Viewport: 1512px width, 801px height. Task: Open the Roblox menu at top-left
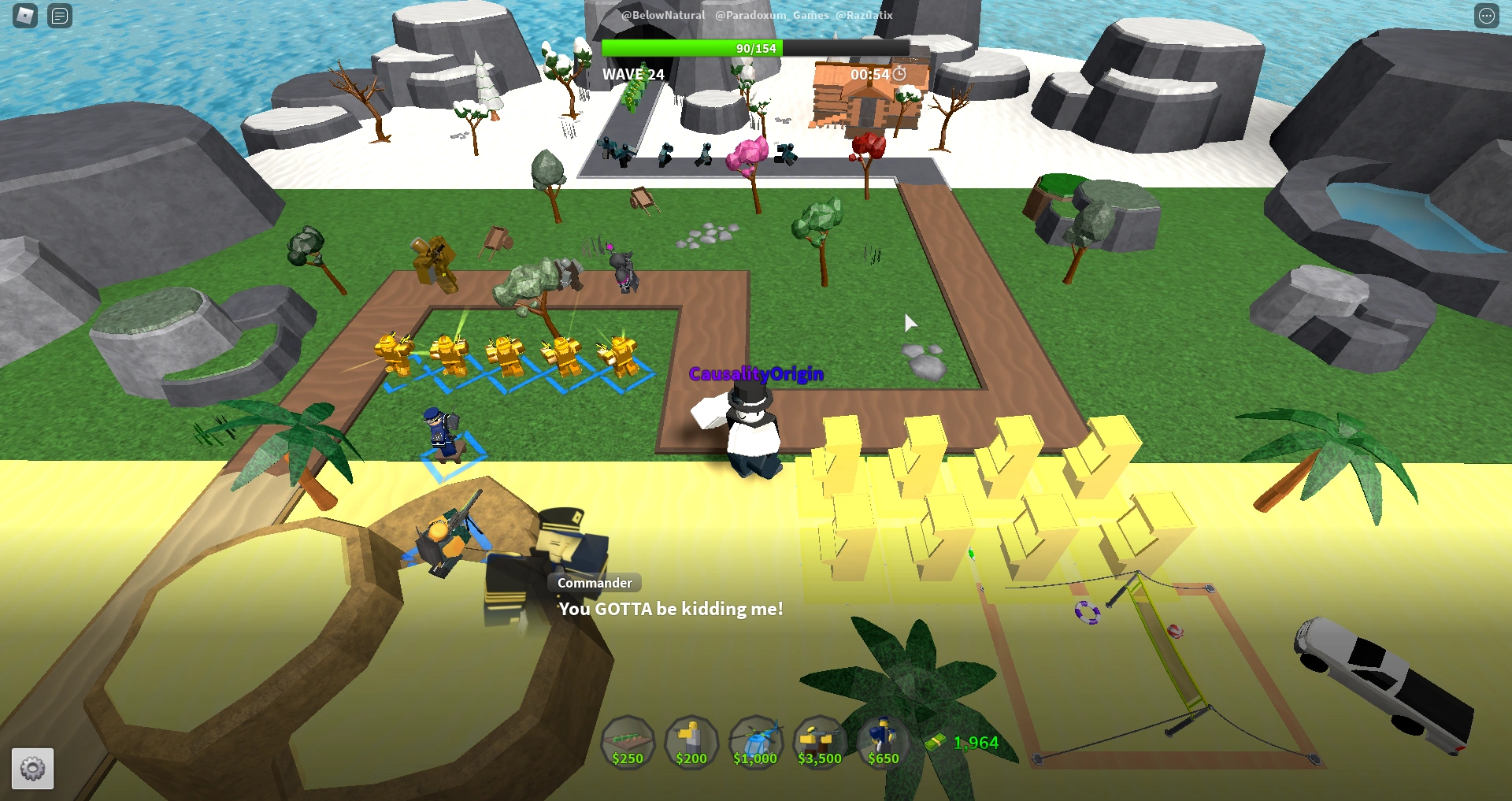pos(24,16)
